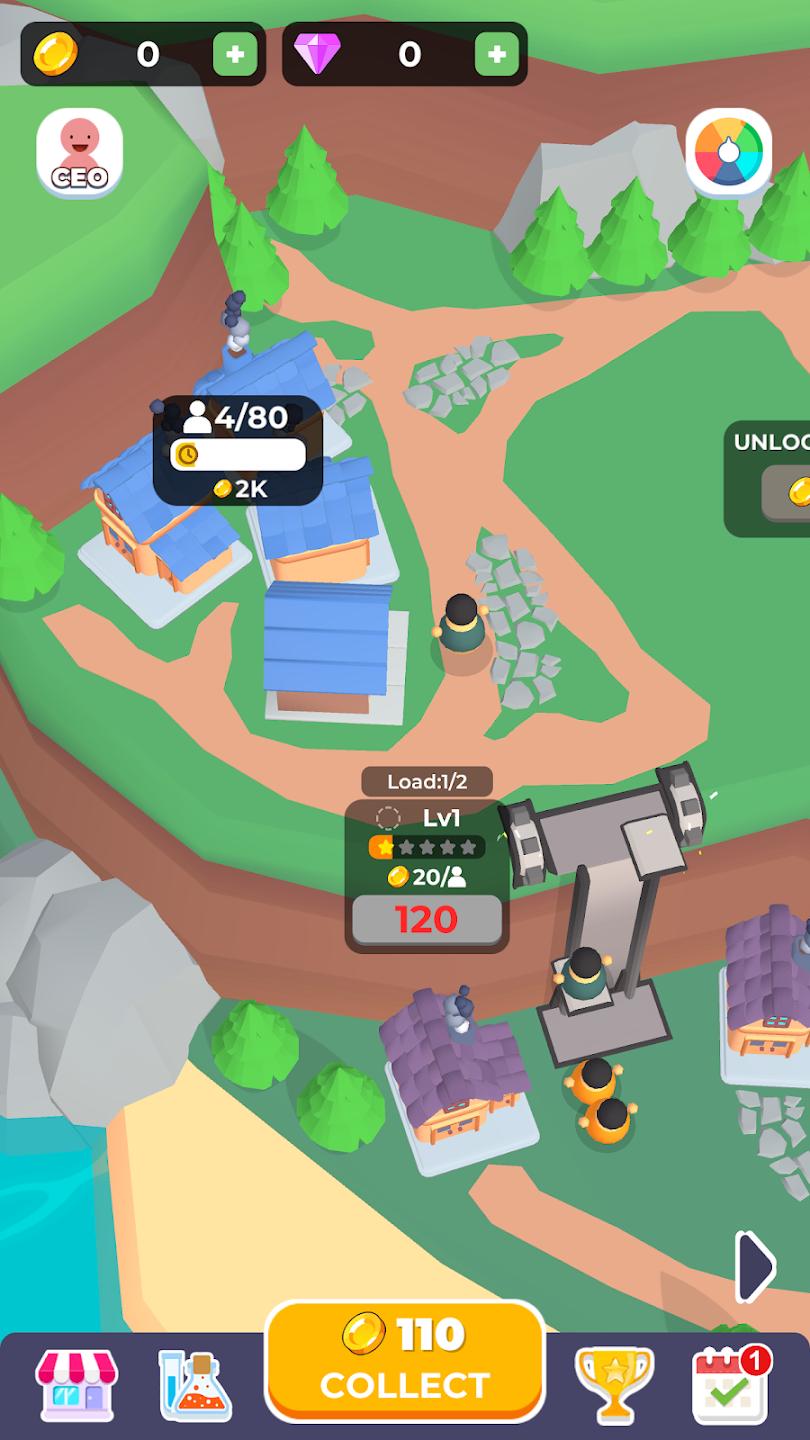Tap the partially visible Unlock panel

tap(770, 478)
